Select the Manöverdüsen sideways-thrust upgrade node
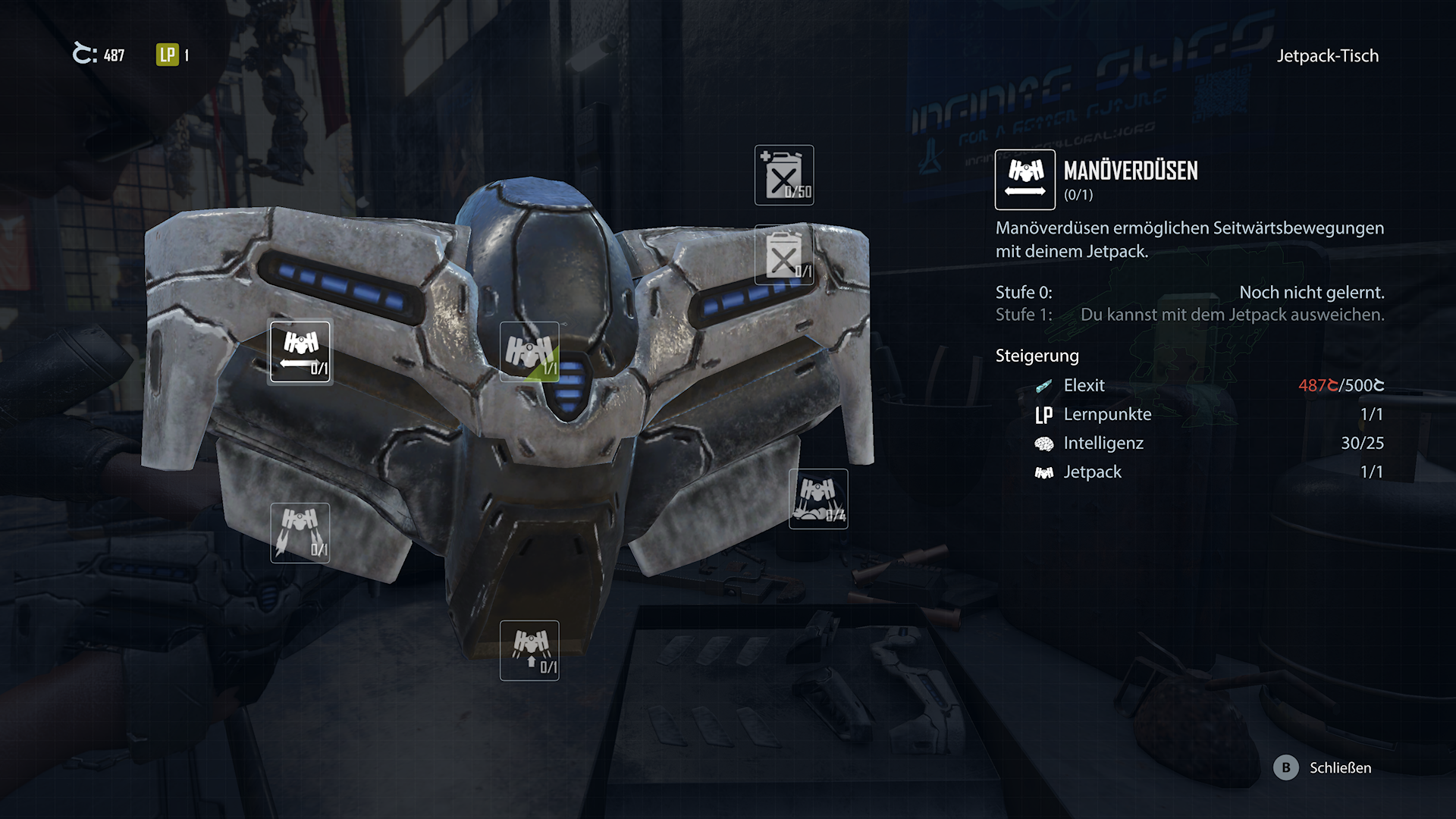Viewport: 1456px width, 819px height. coord(300,352)
